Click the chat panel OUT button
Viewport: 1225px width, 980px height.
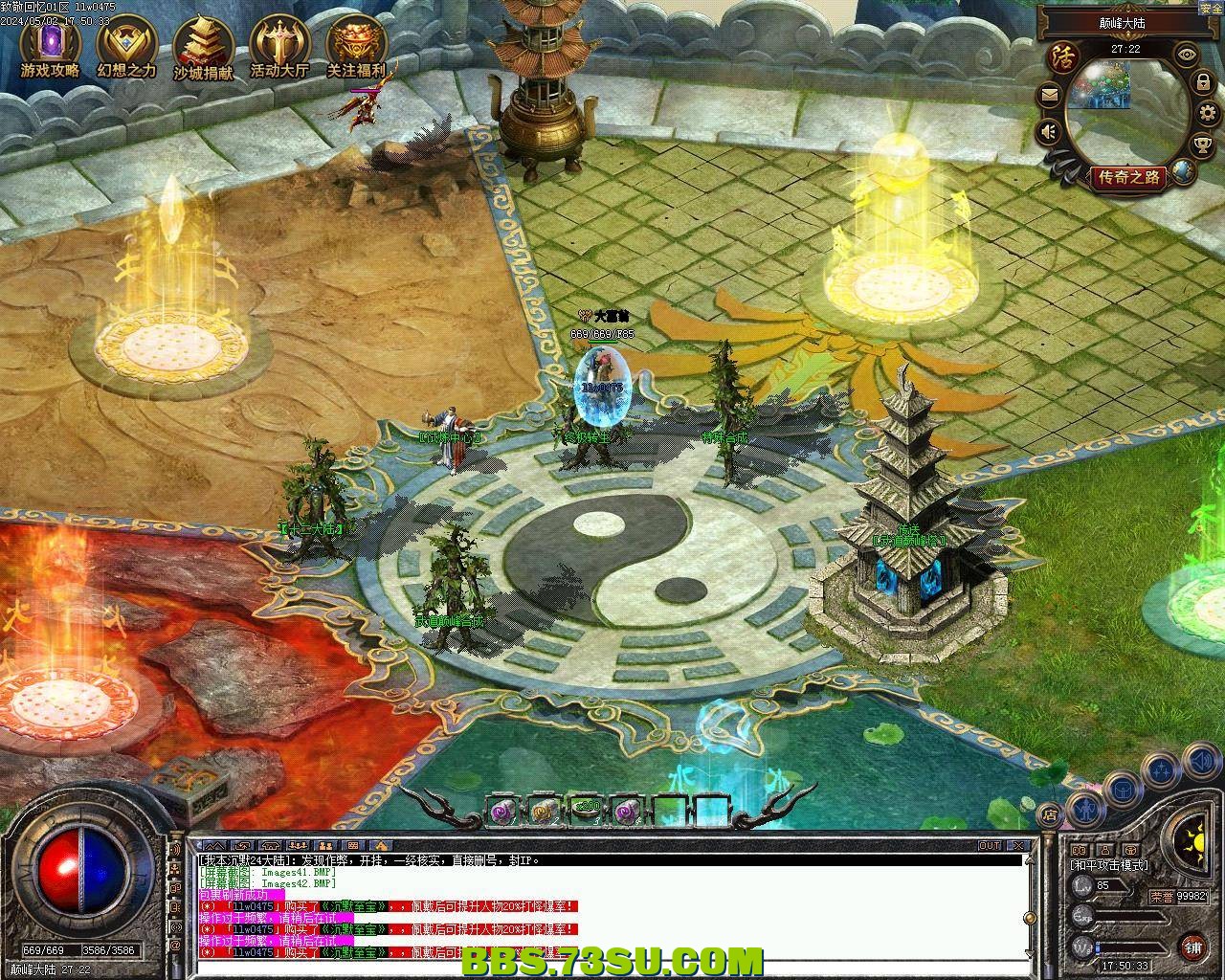pos(990,846)
